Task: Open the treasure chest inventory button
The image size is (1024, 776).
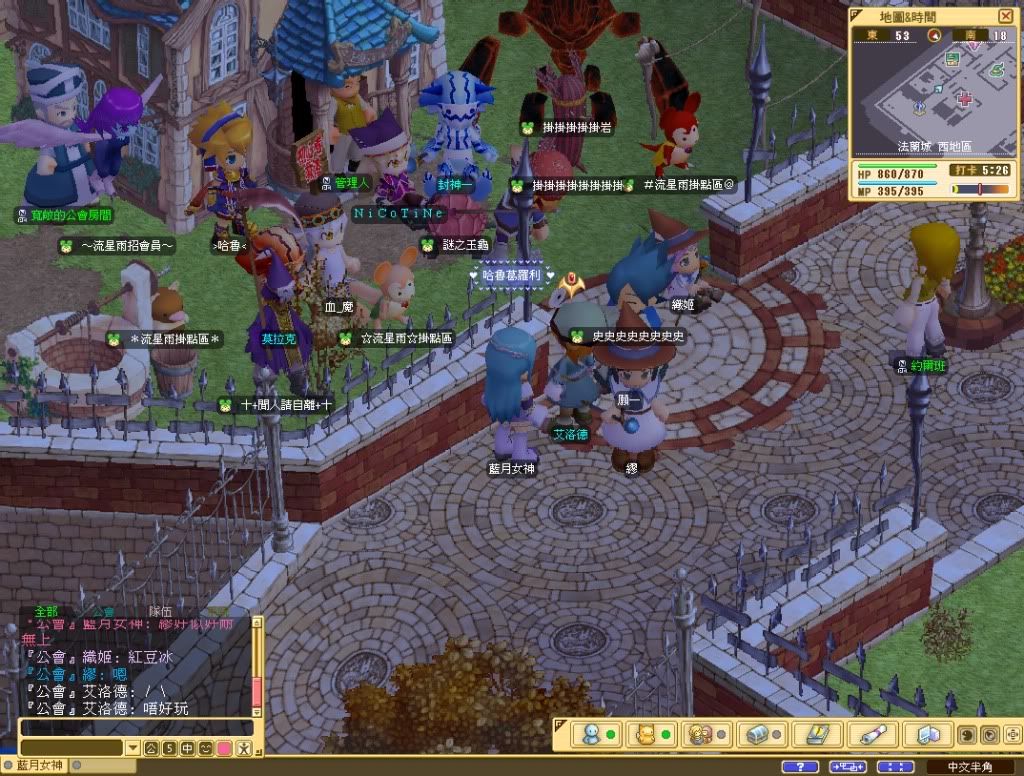Action: 757,734
